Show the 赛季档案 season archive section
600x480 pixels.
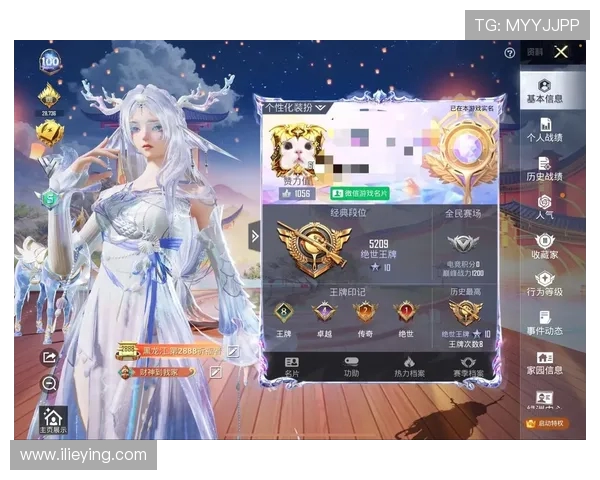466,367
